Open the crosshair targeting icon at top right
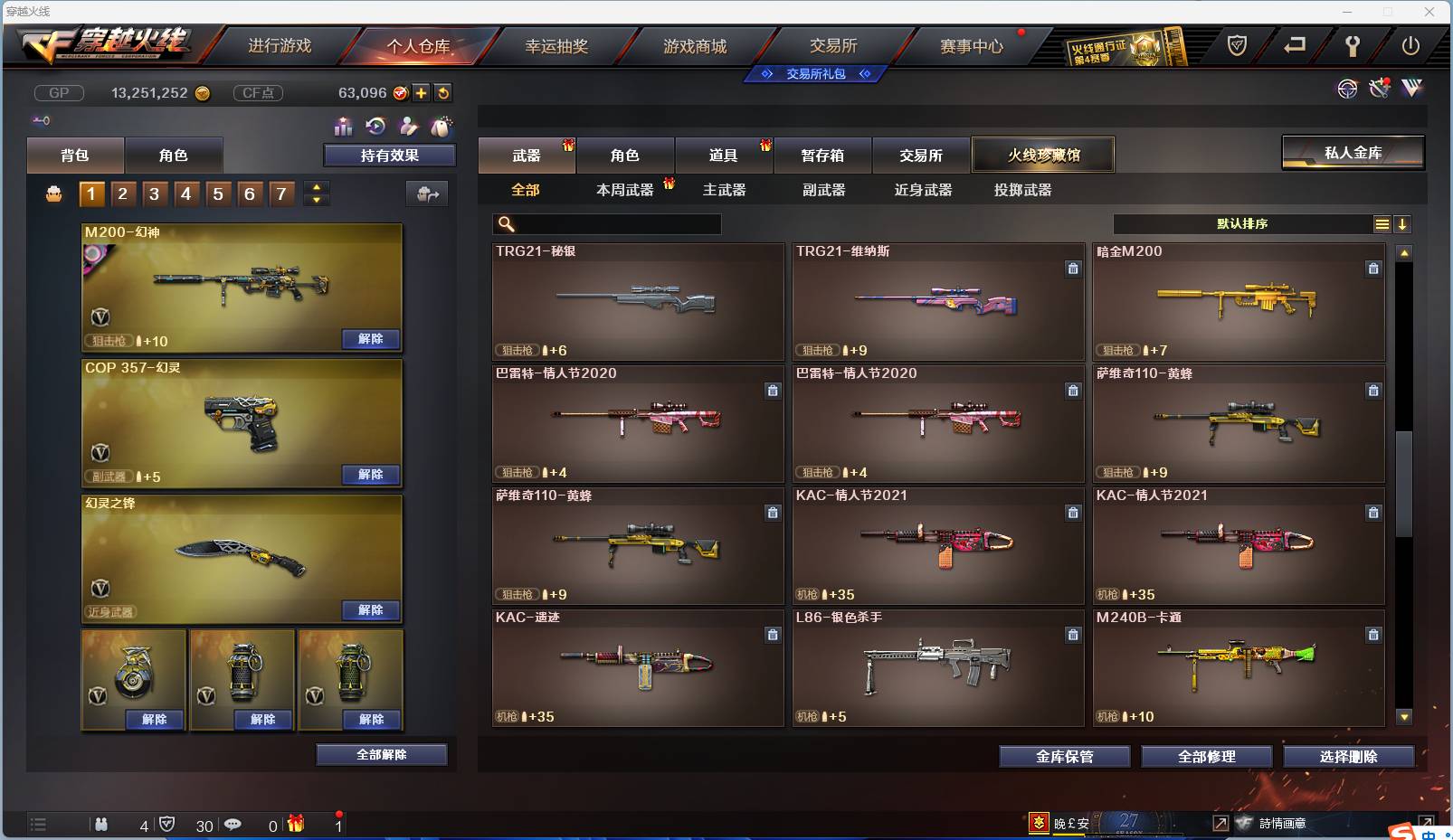 pyautogui.click(x=1348, y=89)
